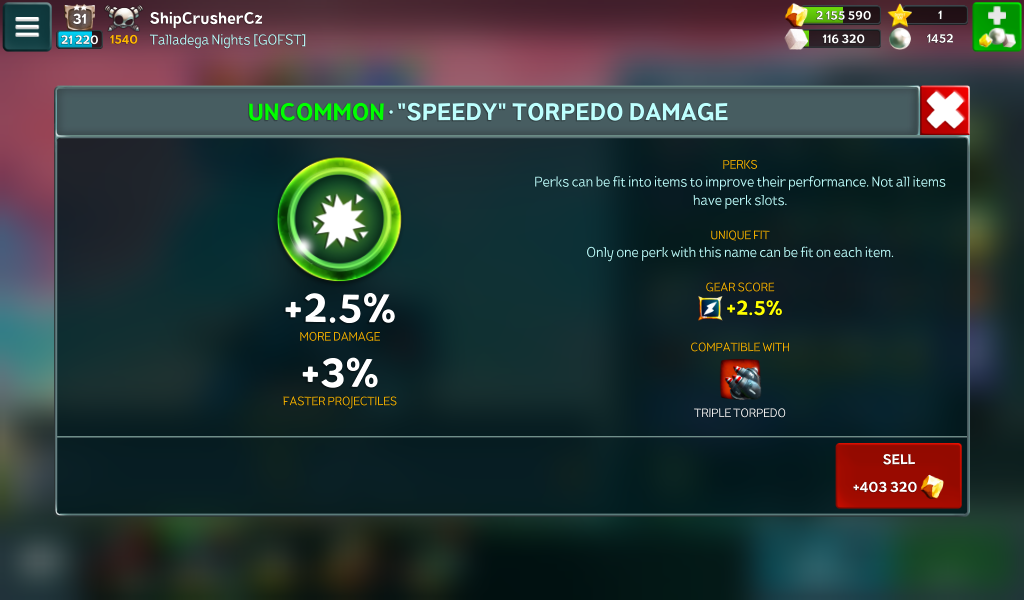Close the perk details popup
This screenshot has width=1024, height=600.
[x=944, y=110]
